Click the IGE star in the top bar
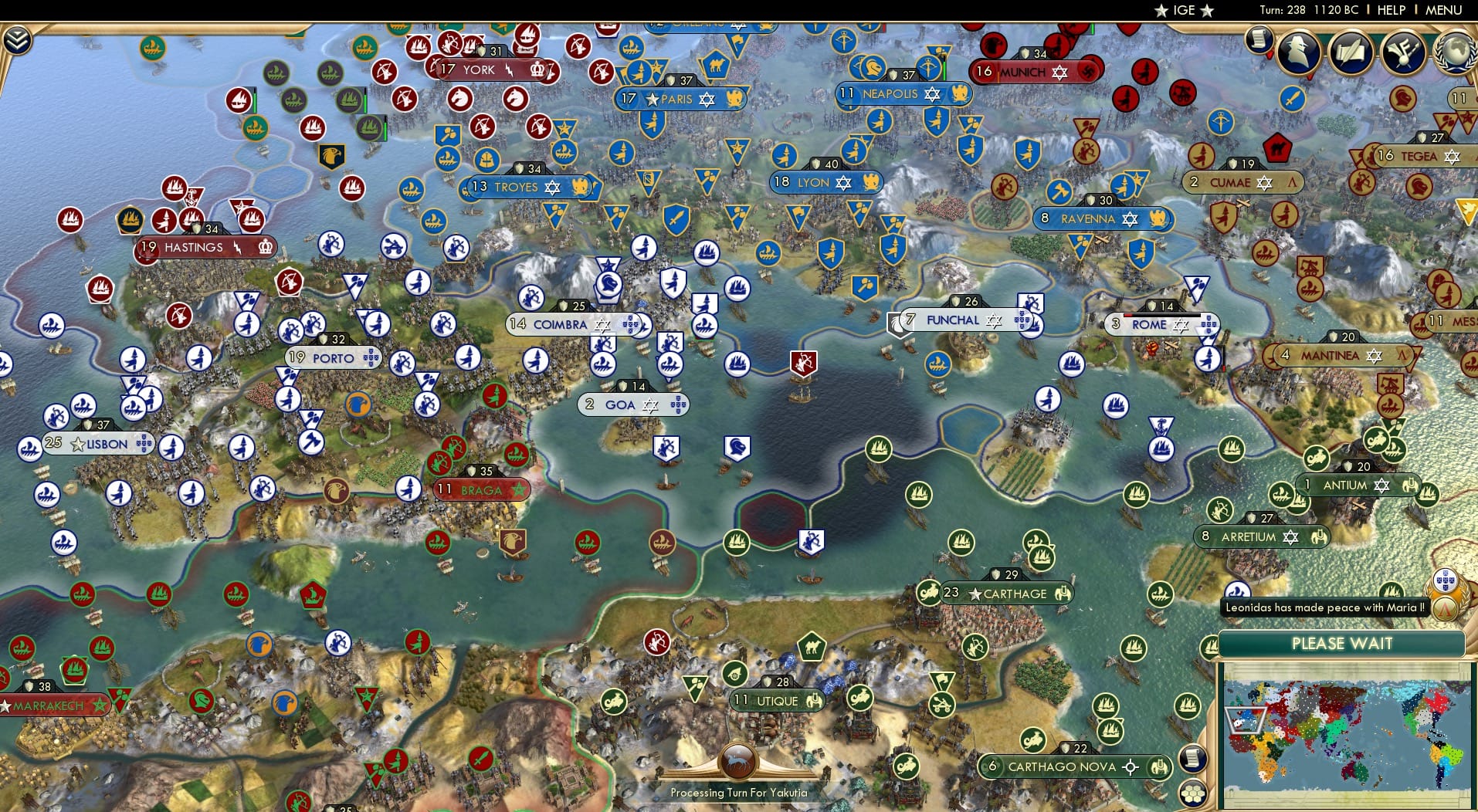Viewport: 1478px width, 812px height. click(x=1161, y=11)
